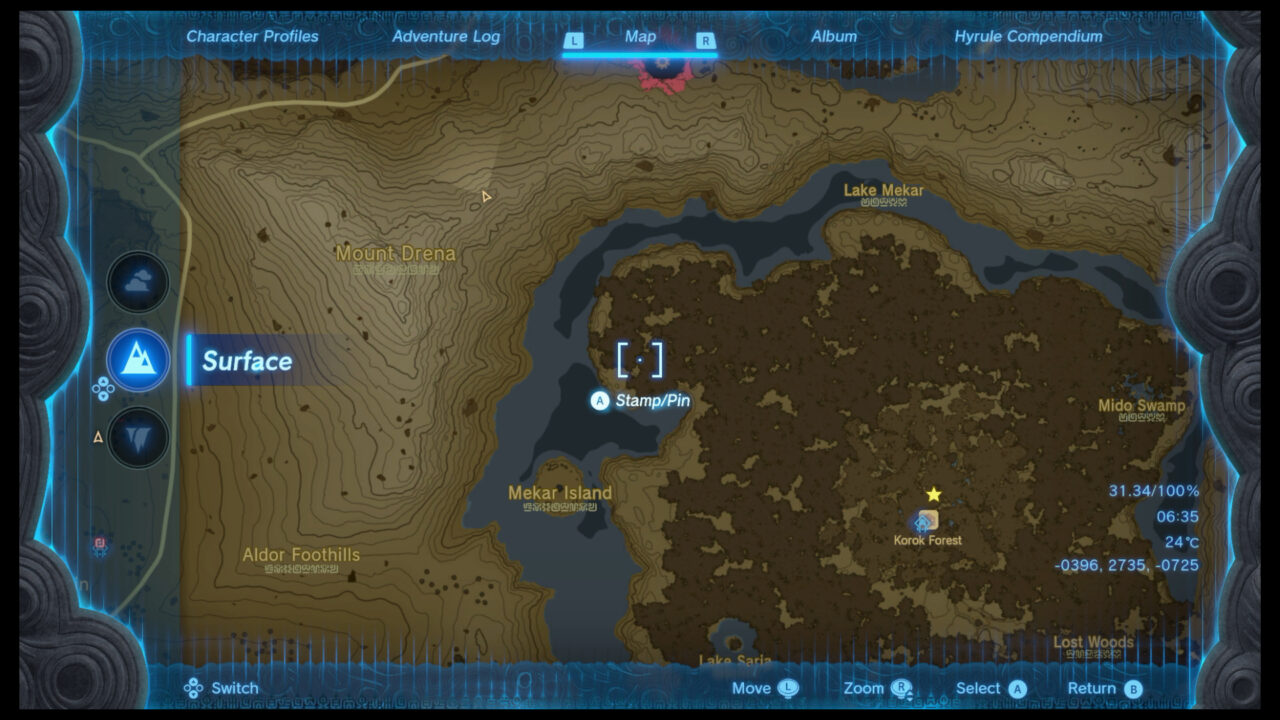The image size is (1280, 720).
Task: Click Return at bottom right
Action: [1092, 688]
